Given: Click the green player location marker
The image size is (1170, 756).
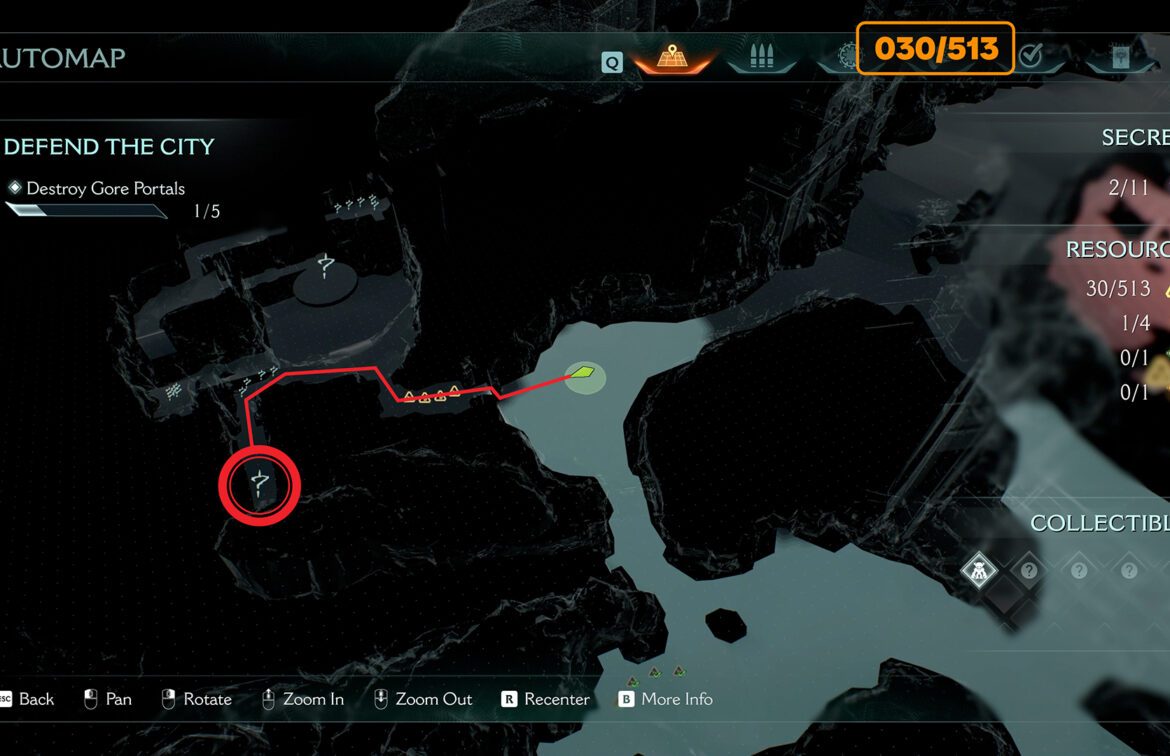Looking at the screenshot, I should pyautogui.click(x=582, y=374).
